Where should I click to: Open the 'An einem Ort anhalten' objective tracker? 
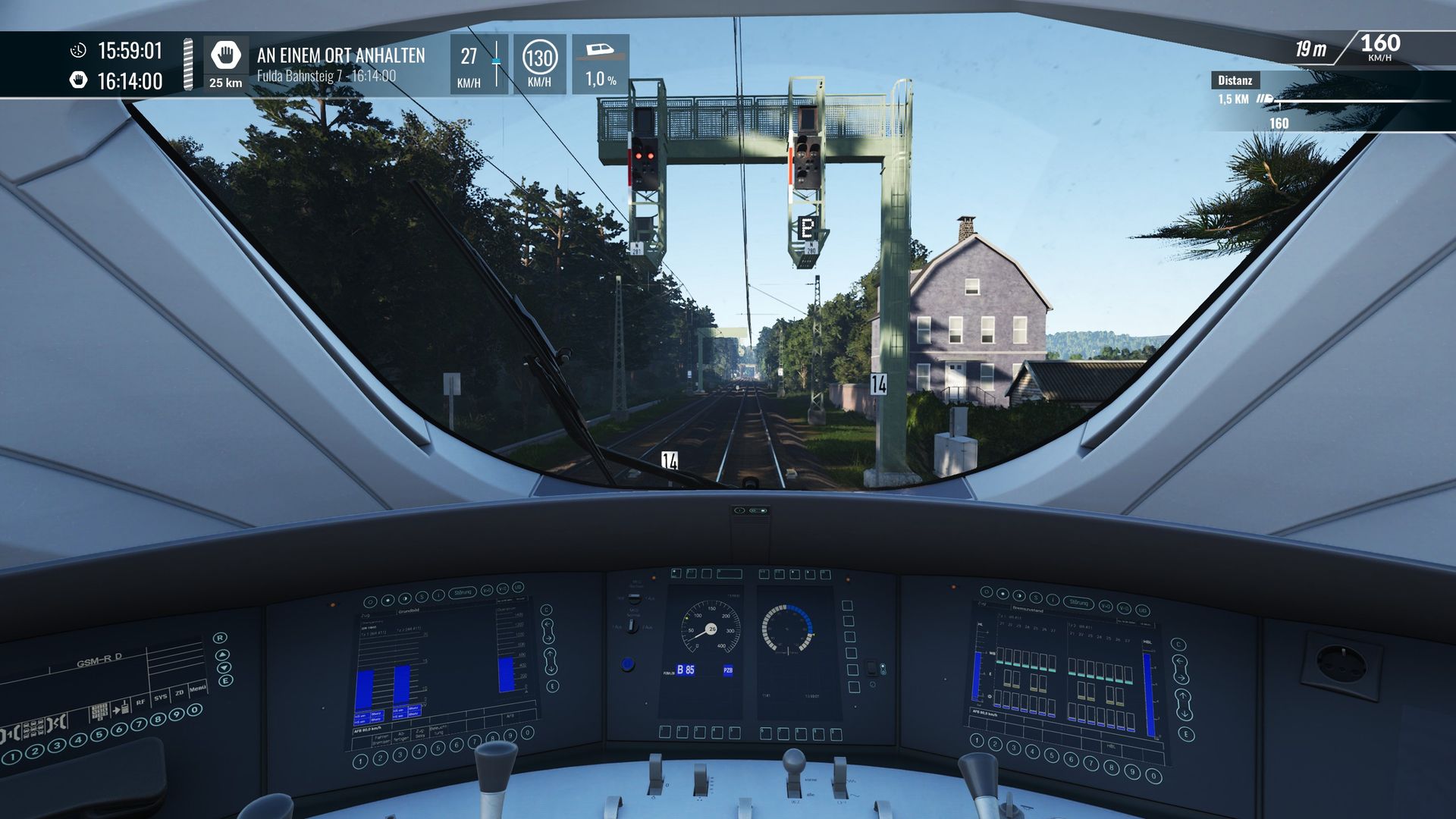click(x=340, y=55)
